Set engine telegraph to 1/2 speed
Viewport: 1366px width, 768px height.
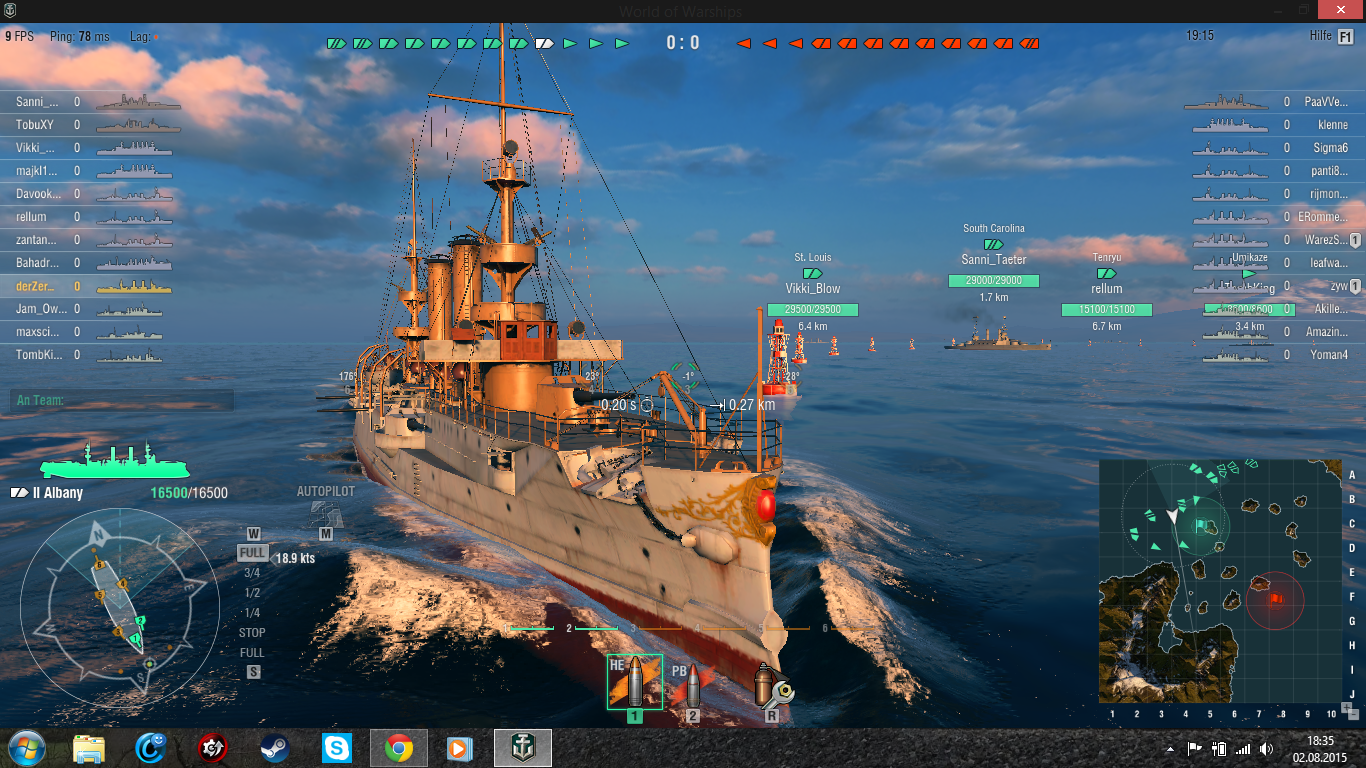point(252,593)
